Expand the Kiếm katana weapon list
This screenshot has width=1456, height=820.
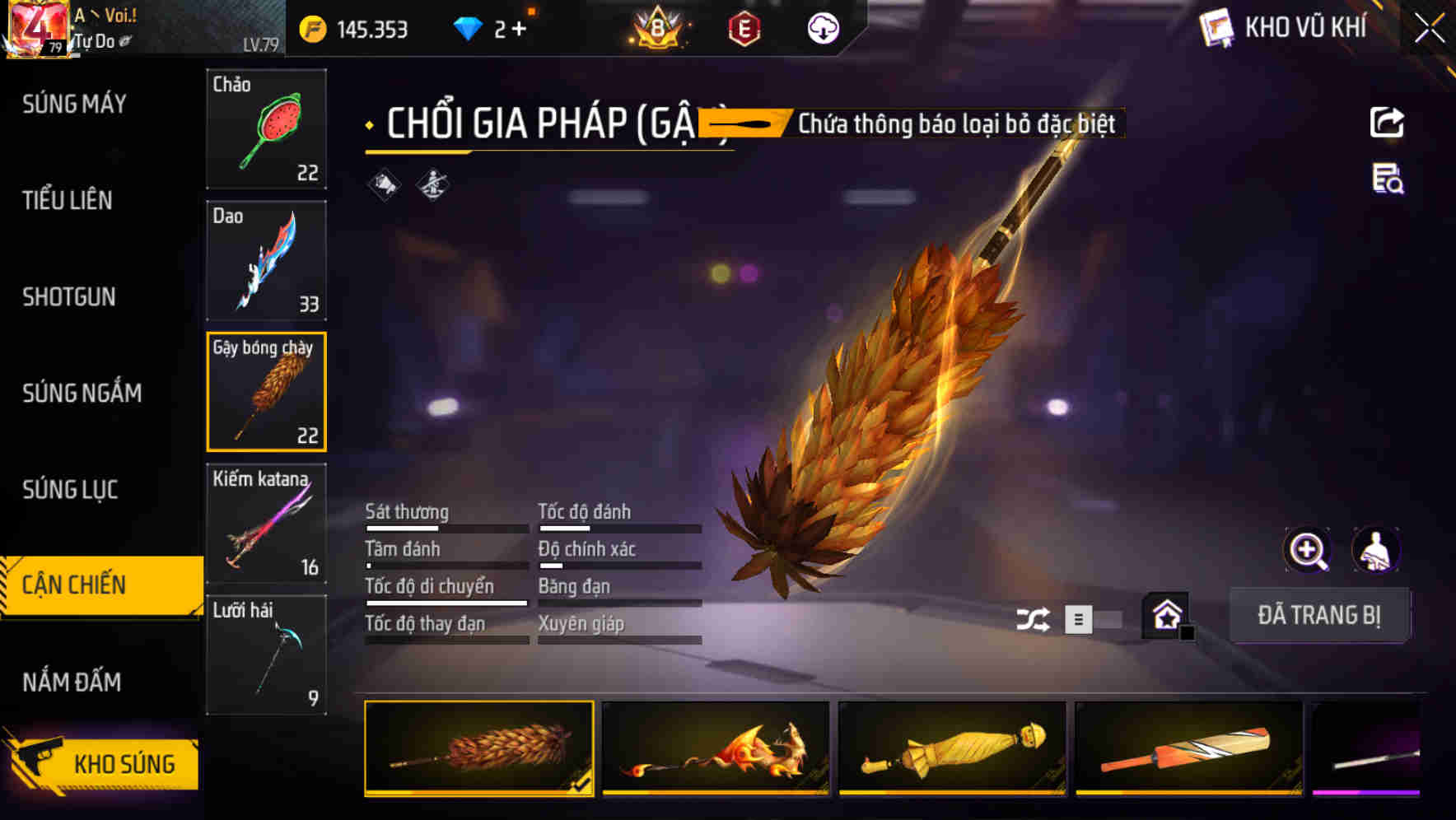[x=266, y=523]
